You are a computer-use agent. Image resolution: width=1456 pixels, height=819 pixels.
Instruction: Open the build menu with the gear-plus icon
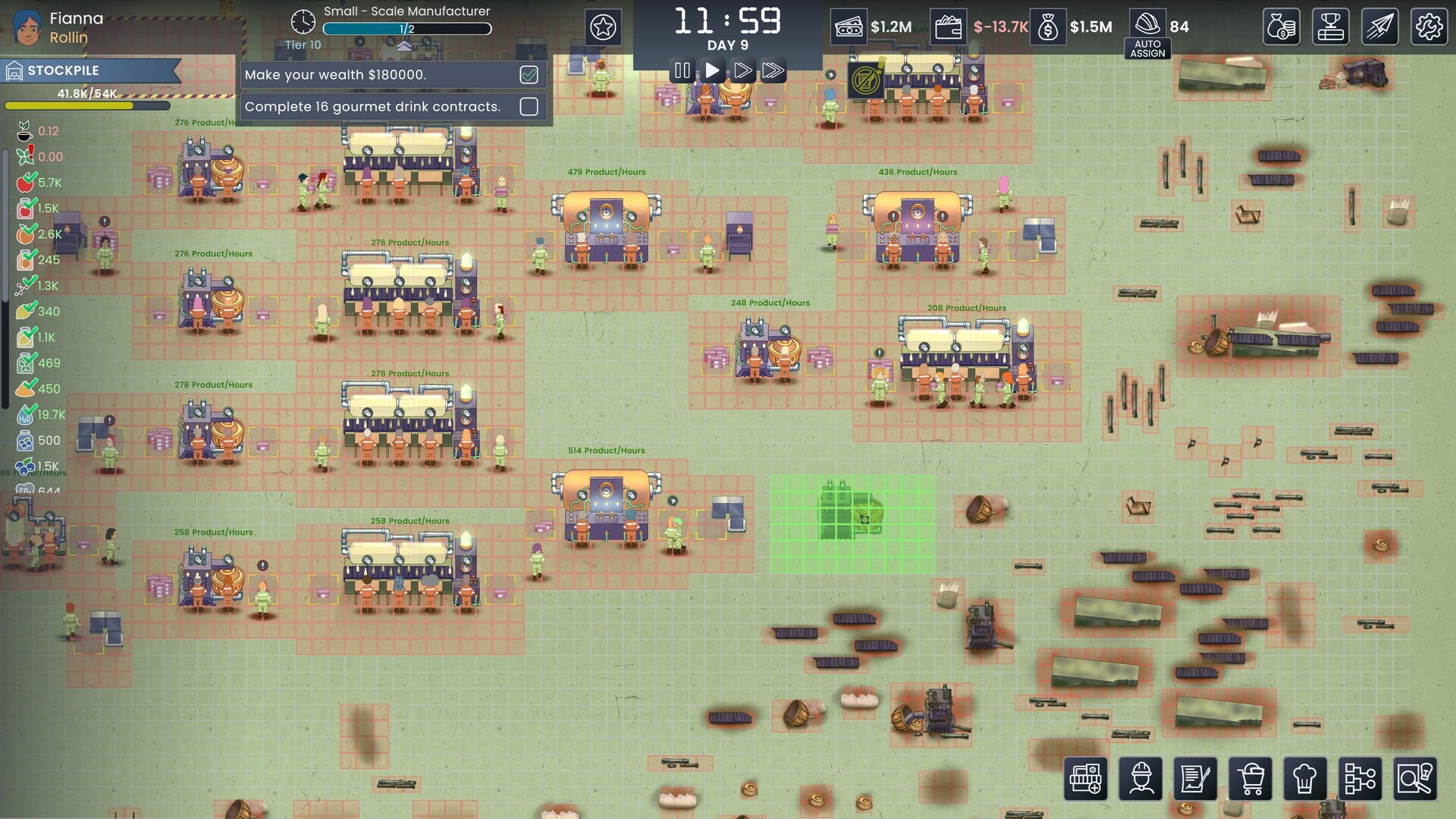click(1087, 779)
